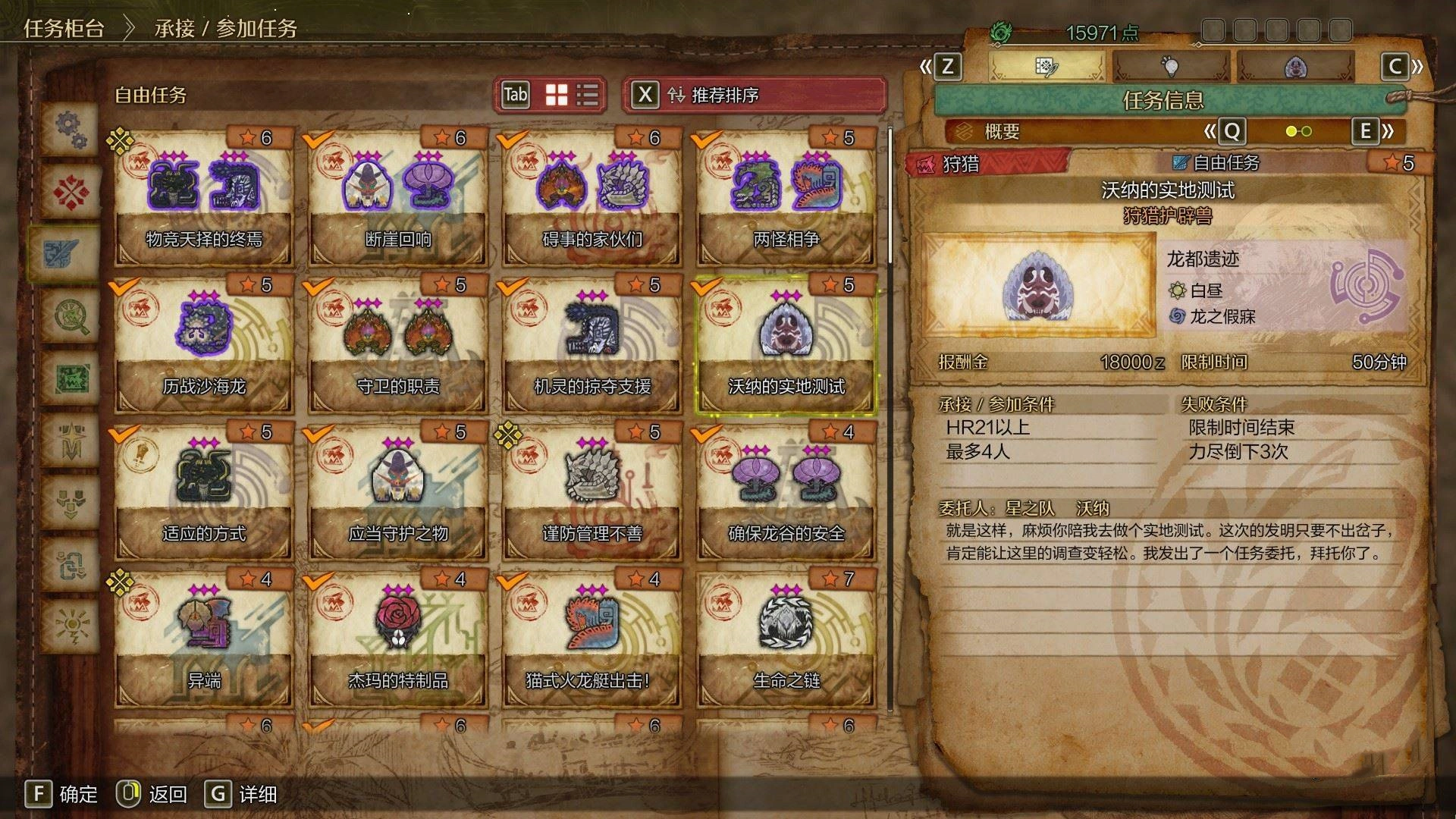Select the 杰玛的特制品 quest
The width and height of the screenshot is (1456, 819).
click(x=397, y=640)
